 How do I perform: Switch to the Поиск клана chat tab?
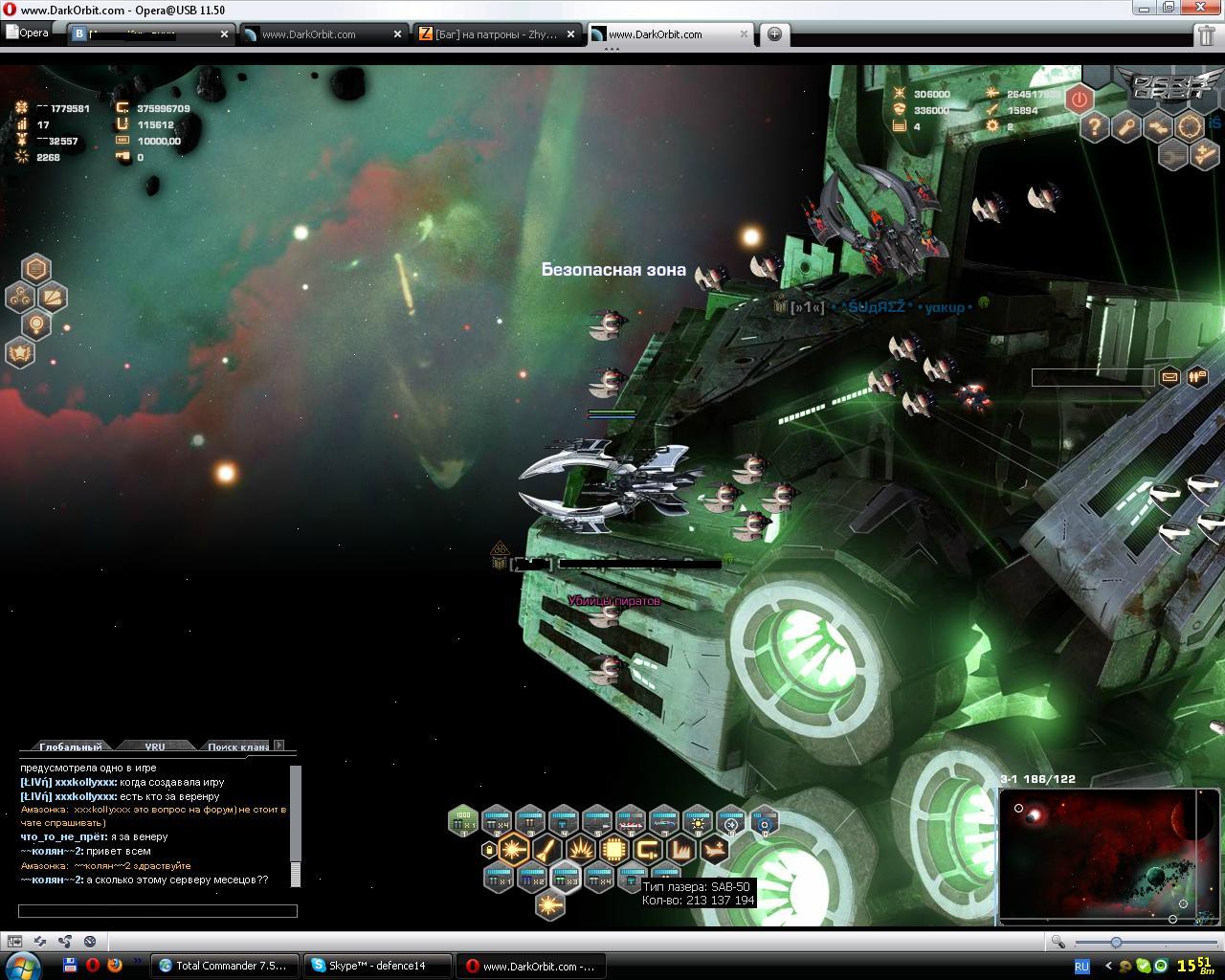click(237, 746)
